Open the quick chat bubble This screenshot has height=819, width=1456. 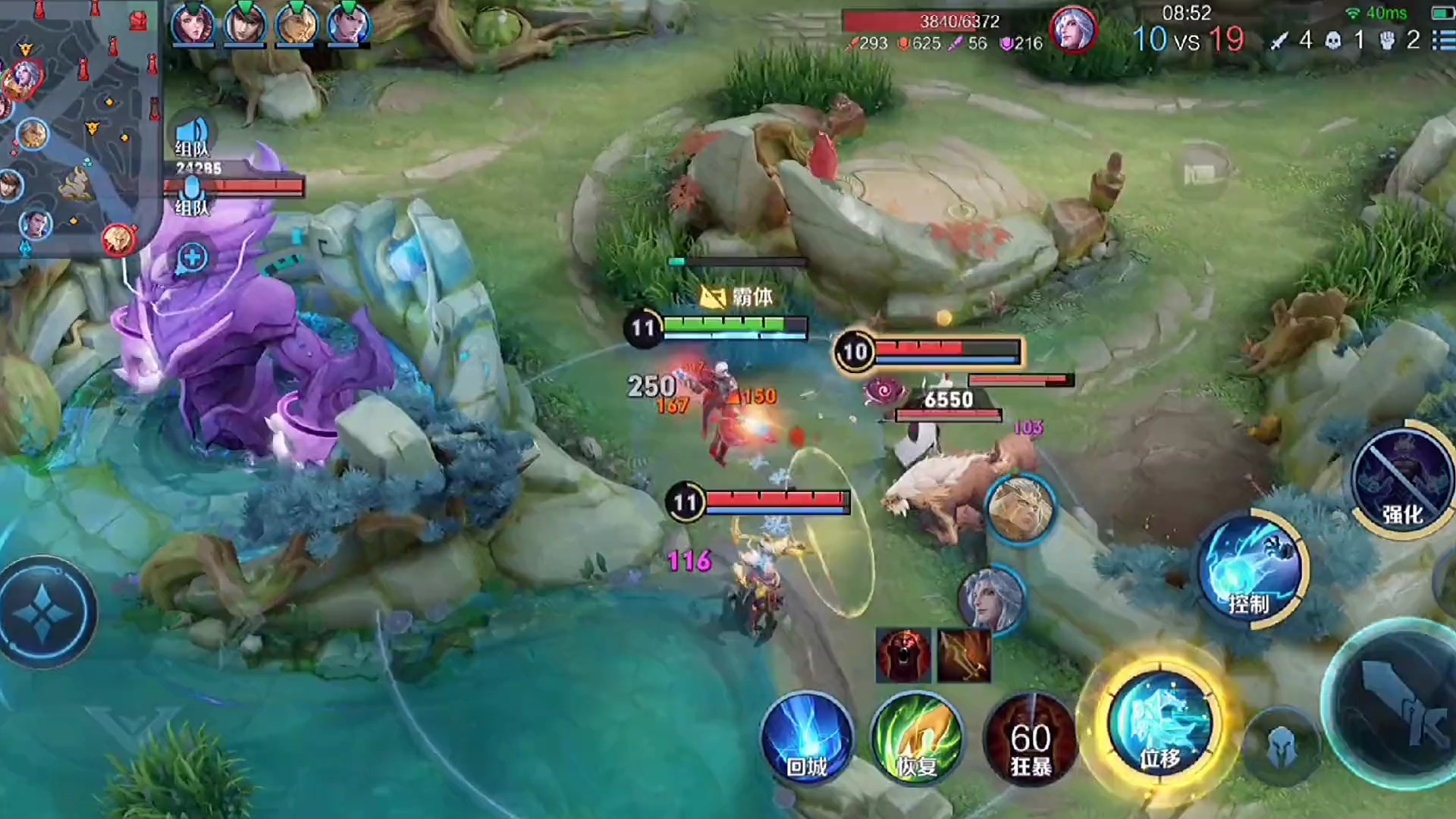(x=193, y=258)
